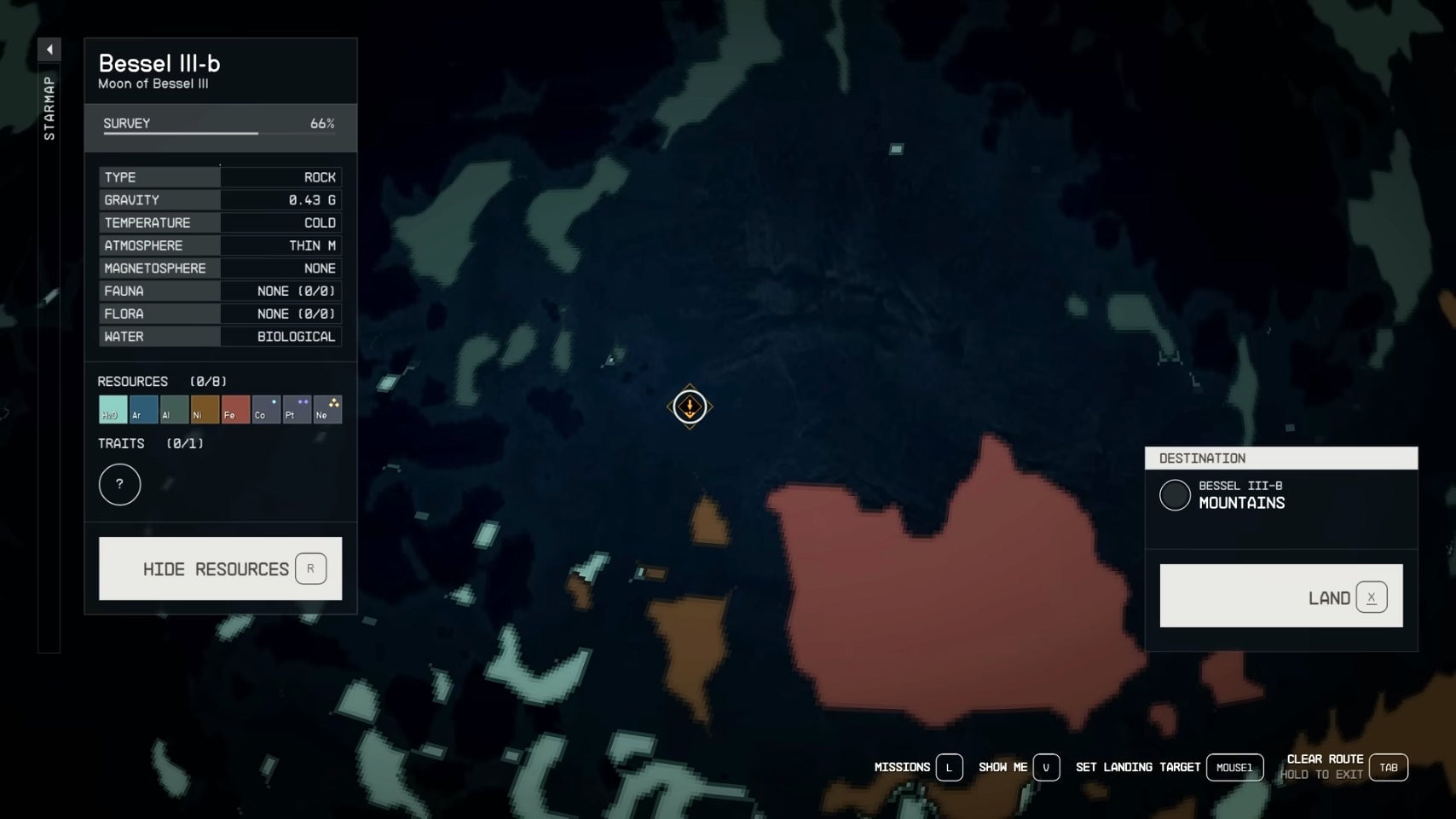1456x819 pixels.
Task: Select the Pt platinum resource tile
Action: (297, 410)
